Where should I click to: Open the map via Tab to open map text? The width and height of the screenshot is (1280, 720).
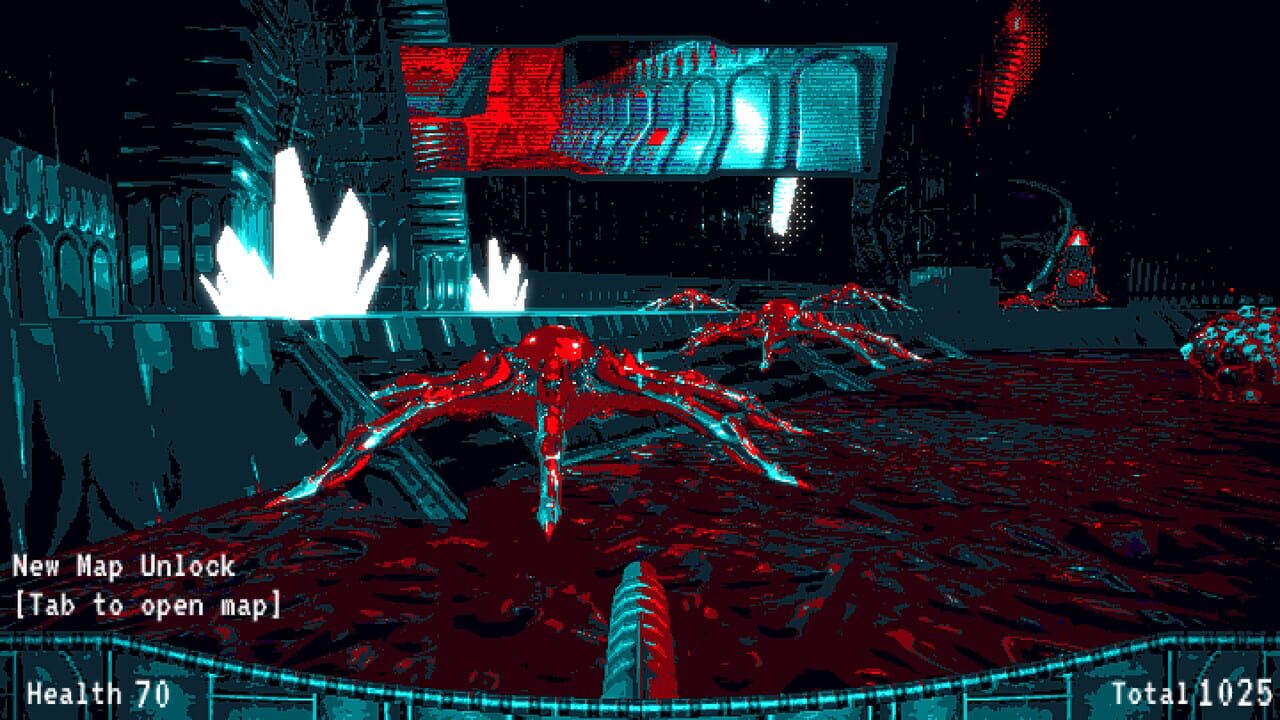click(150, 603)
